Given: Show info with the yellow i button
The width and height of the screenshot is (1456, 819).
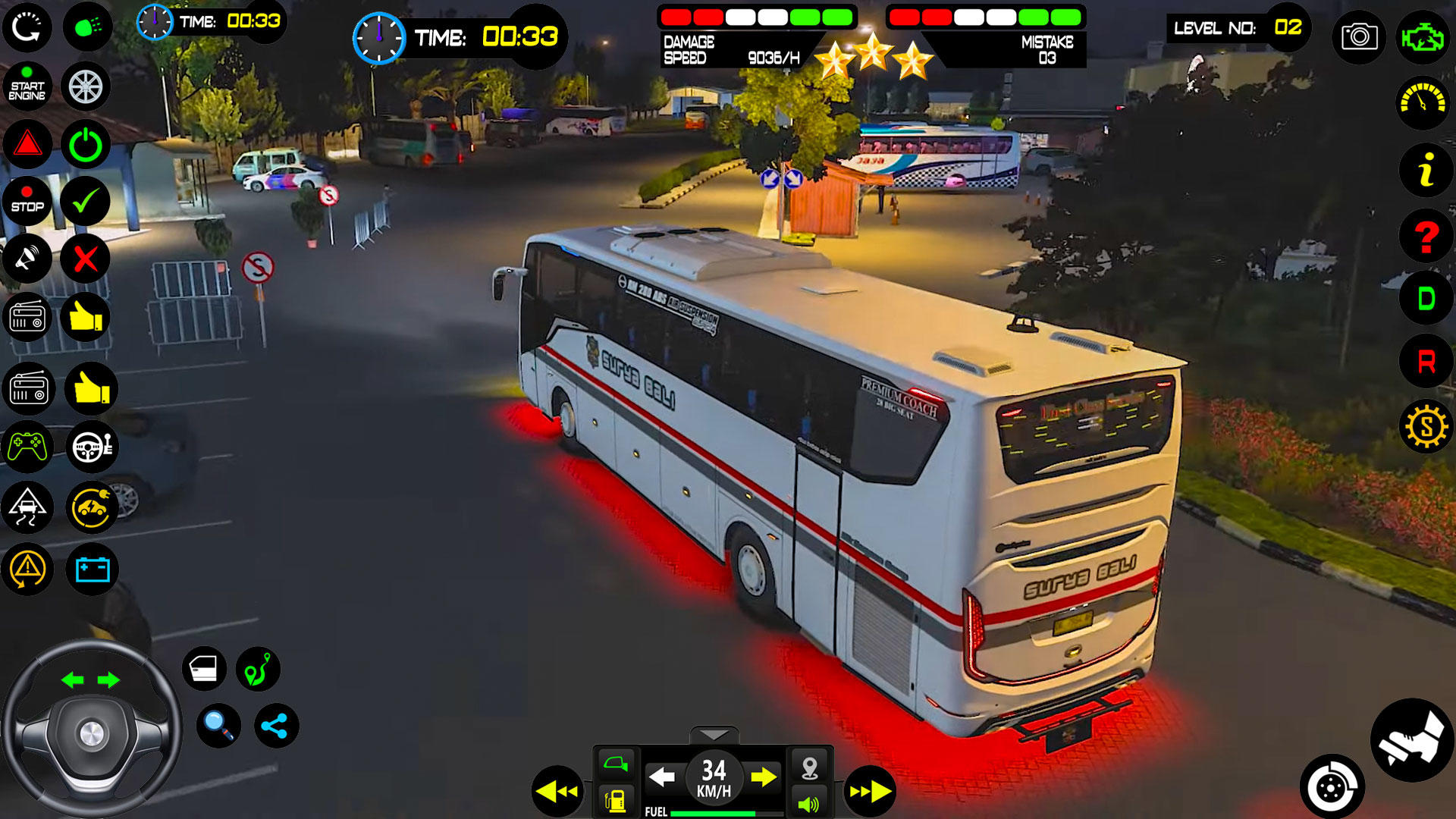Looking at the screenshot, I should [x=1426, y=170].
